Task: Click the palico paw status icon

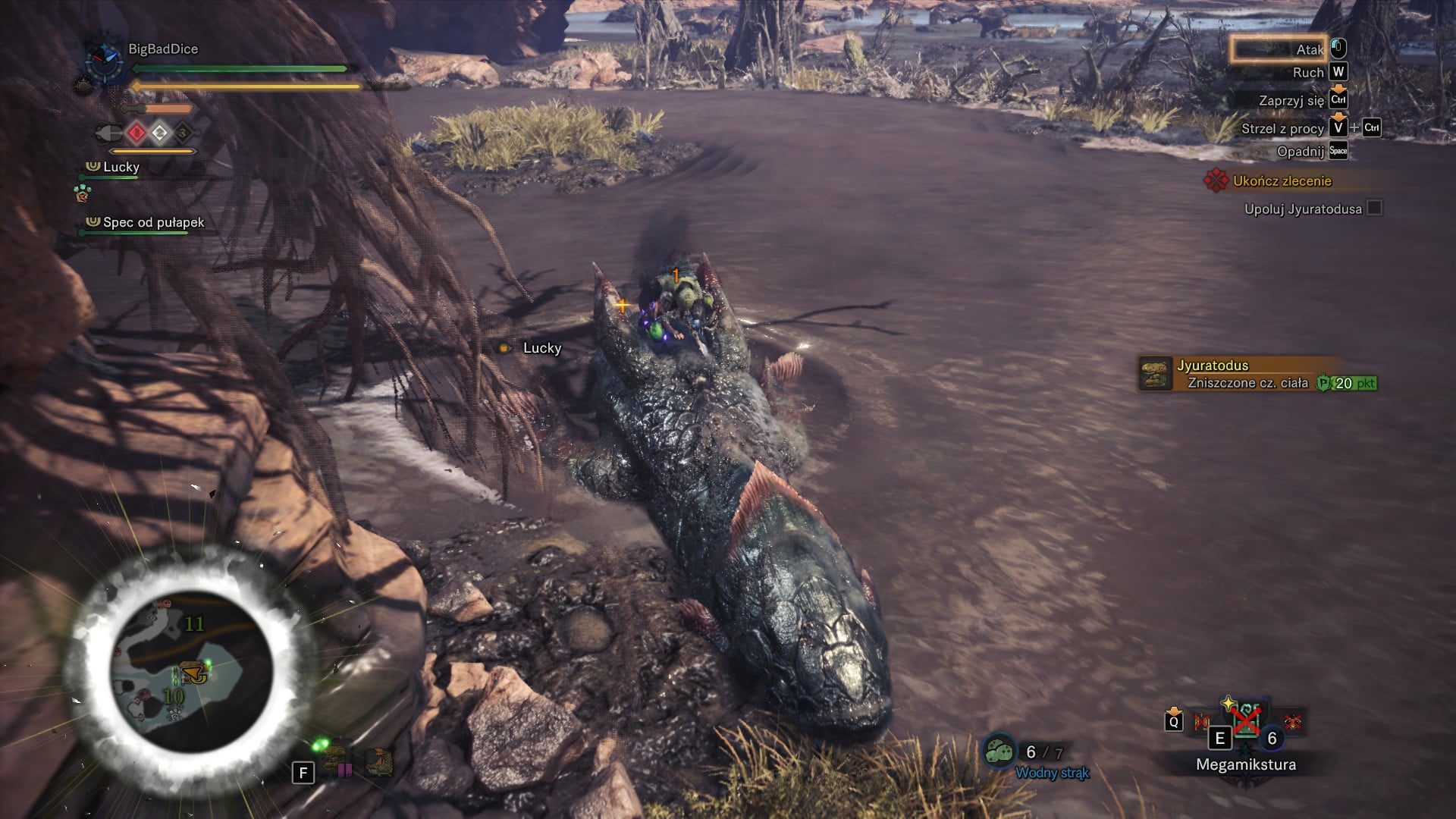Action: click(x=82, y=193)
